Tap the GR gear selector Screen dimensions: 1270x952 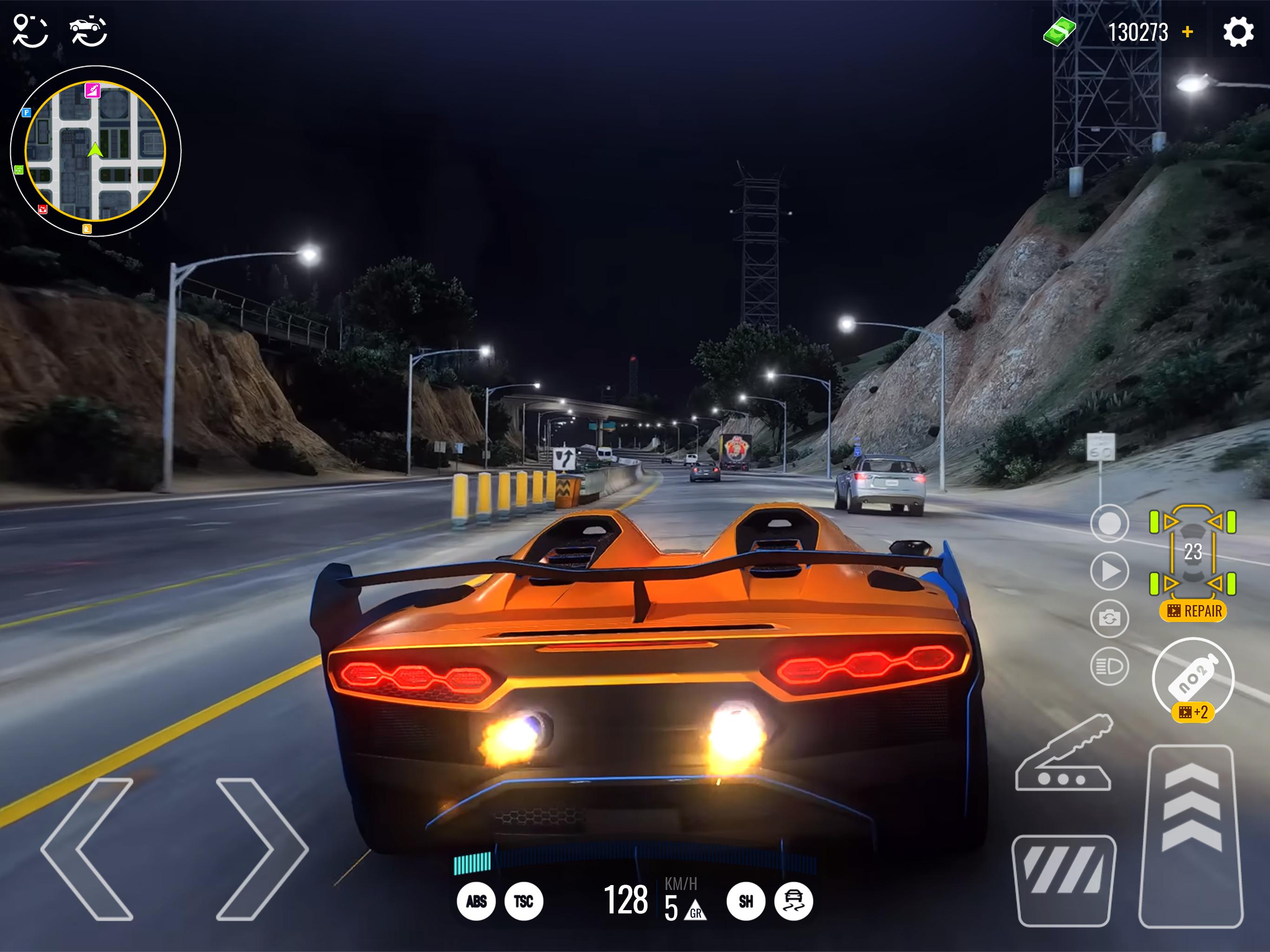click(x=695, y=911)
